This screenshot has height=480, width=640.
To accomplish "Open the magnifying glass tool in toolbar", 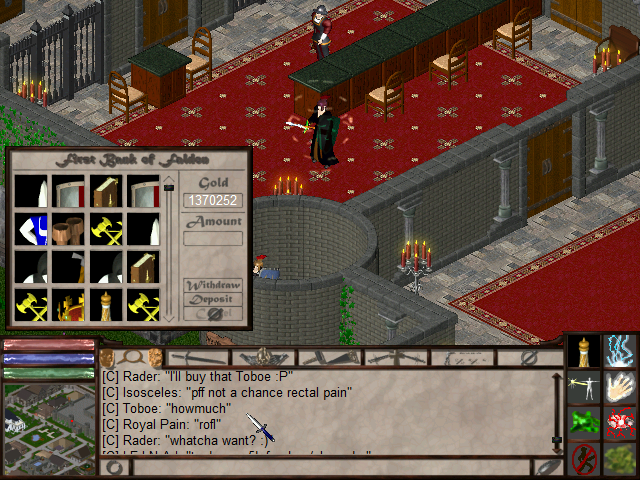I will 131,357.
